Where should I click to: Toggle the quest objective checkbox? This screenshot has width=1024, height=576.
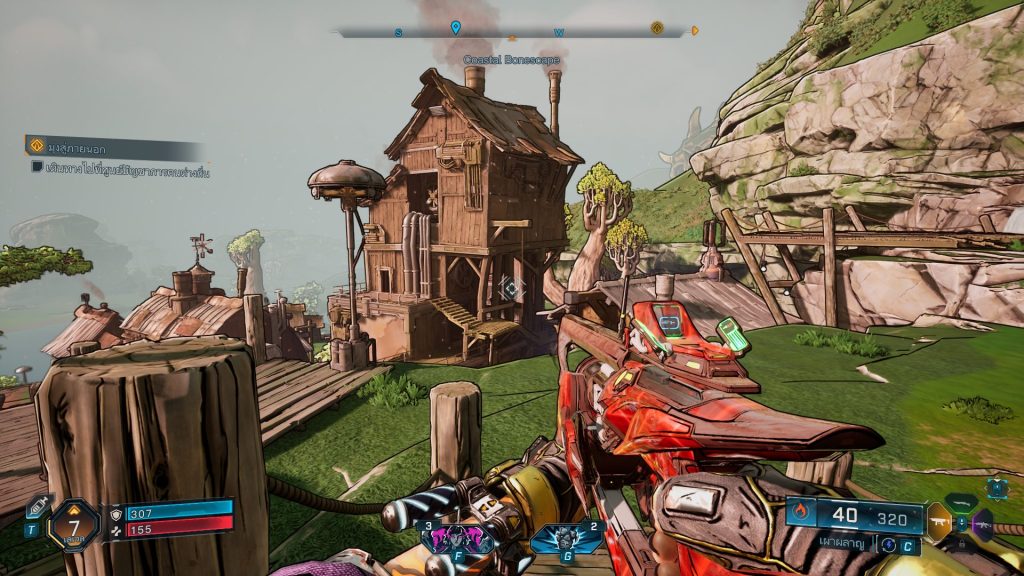[37, 168]
